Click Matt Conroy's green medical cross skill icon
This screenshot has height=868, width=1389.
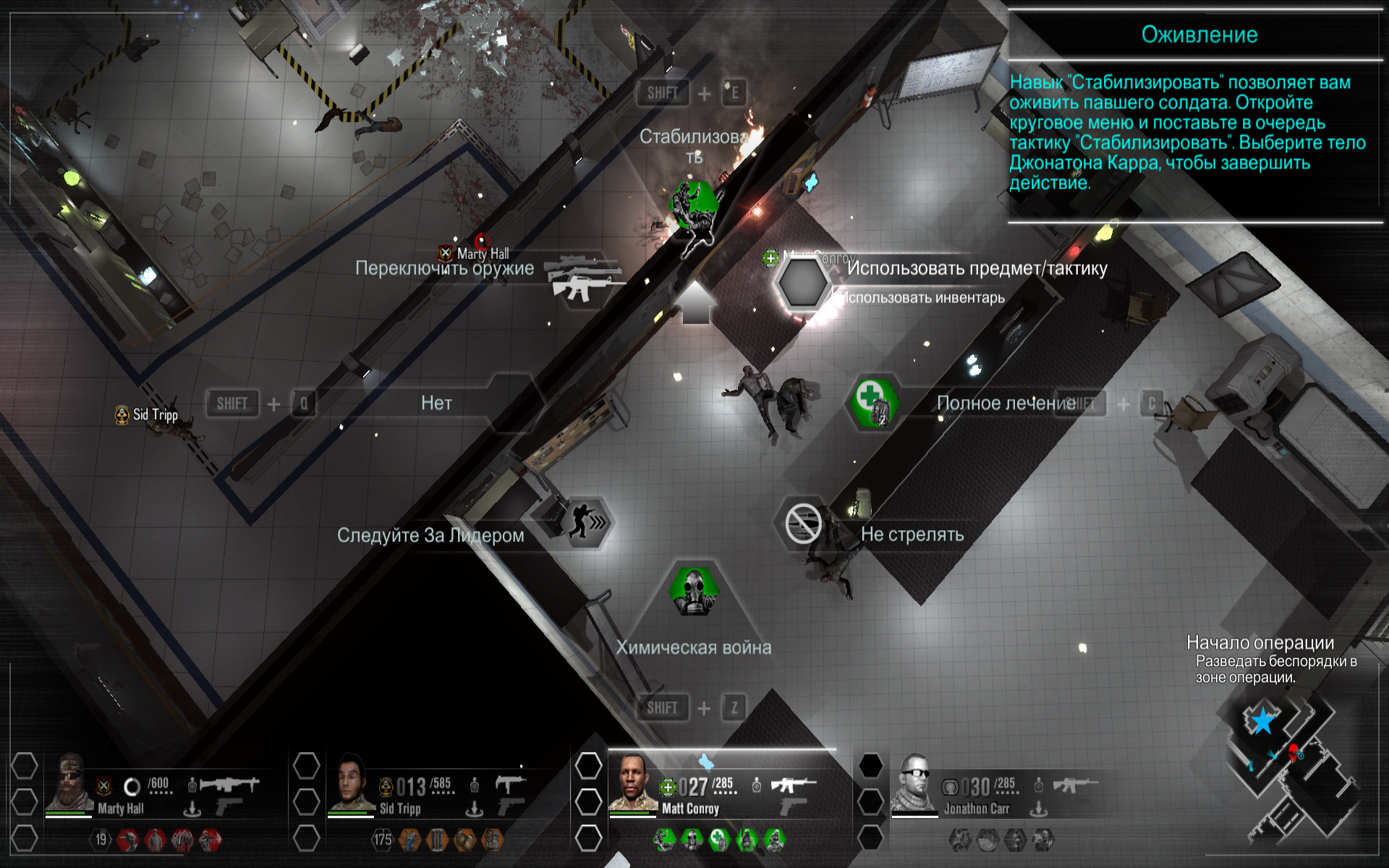pyautogui.click(x=719, y=839)
